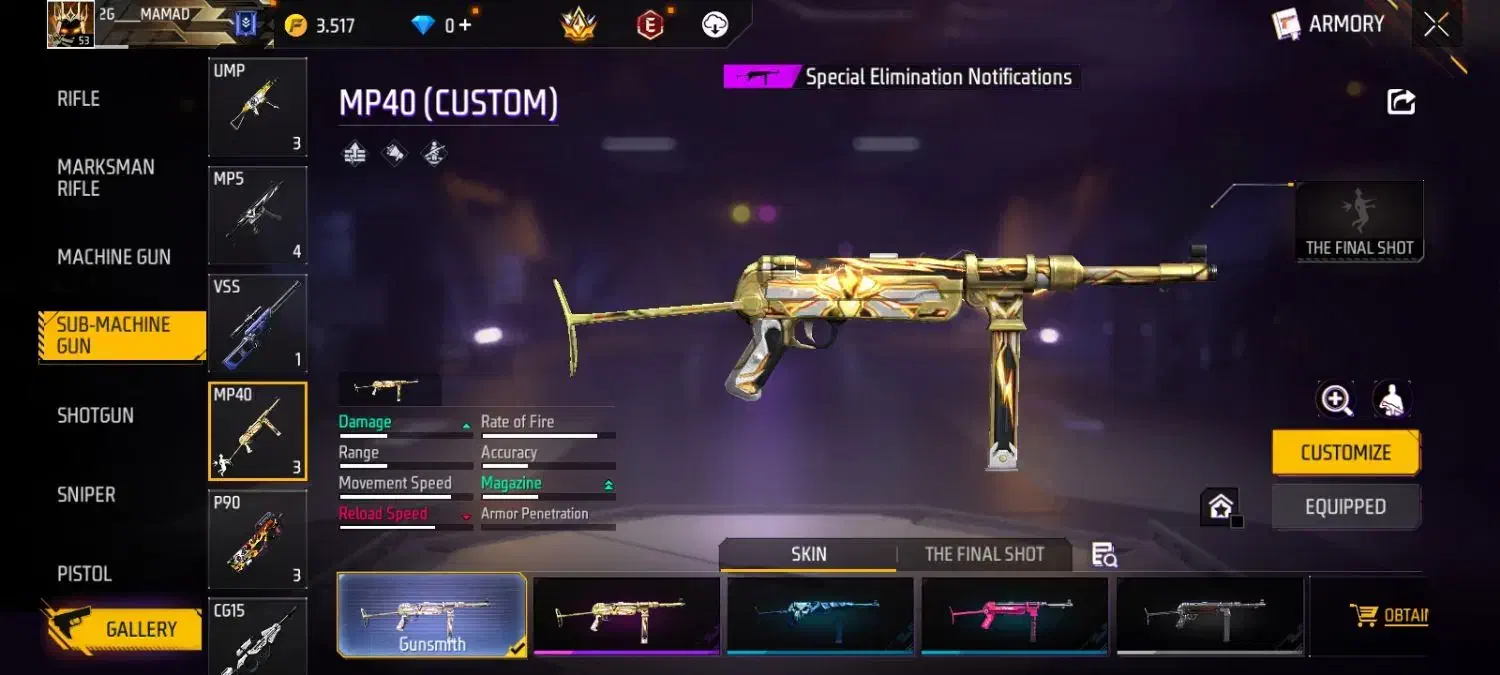Share the weapon via share icon
The height and width of the screenshot is (675, 1500).
(x=1401, y=101)
